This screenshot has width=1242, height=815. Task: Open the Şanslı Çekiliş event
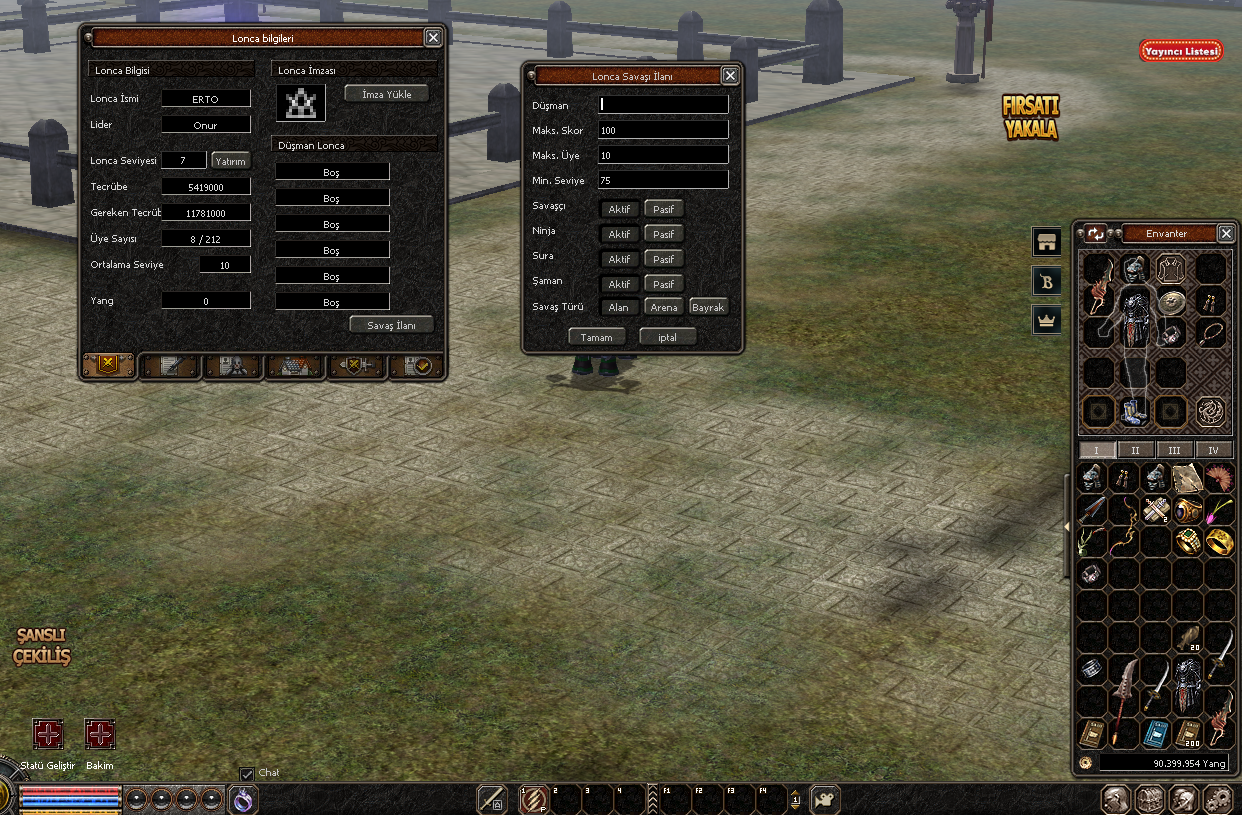click(42, 646)
